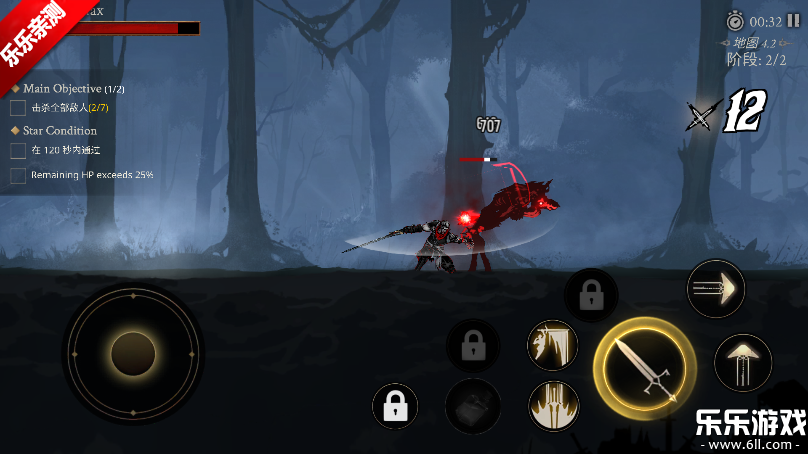Attack with the golden sword button

(643, 368)
